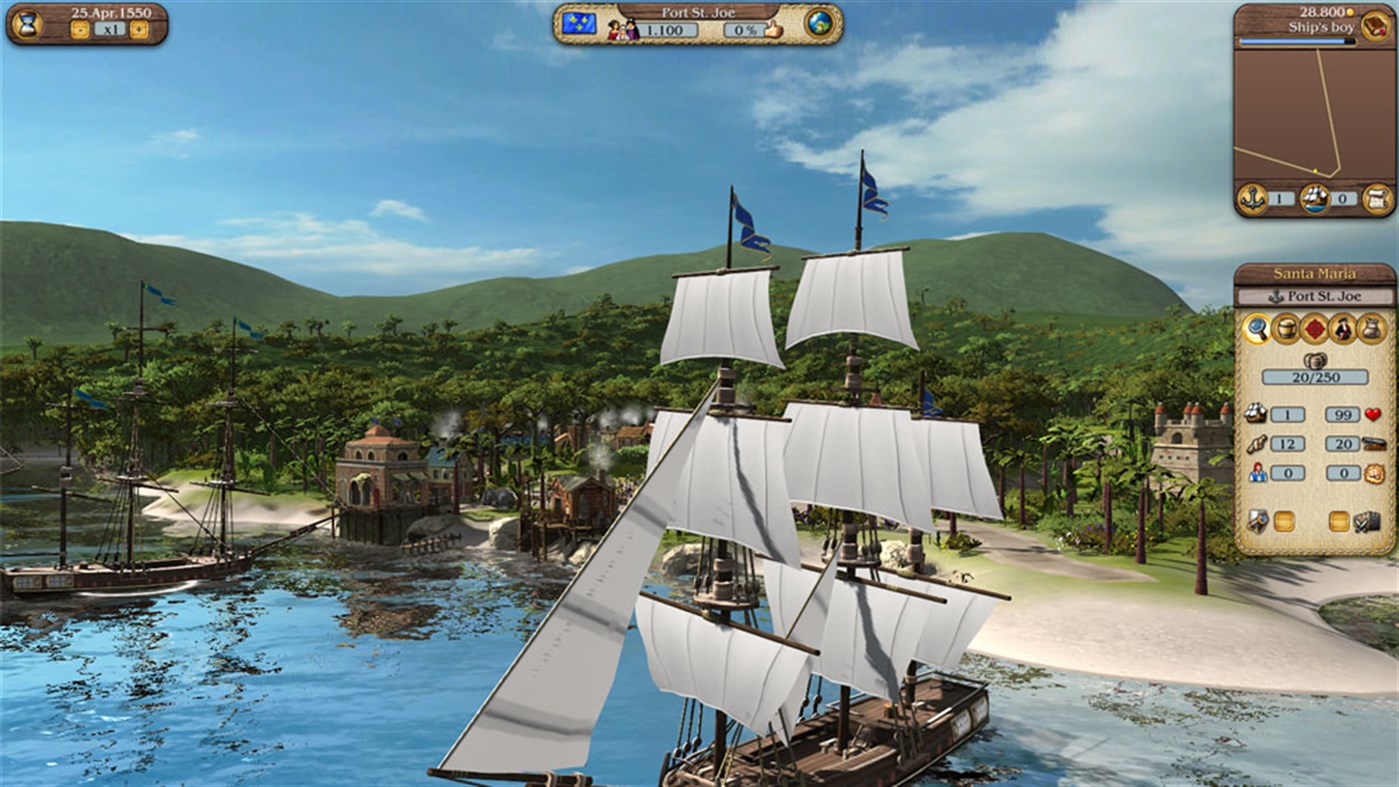Toggle the auto-repair checkbox beside the shield icon
Screen dimensions: 1399x787
click(1286, 519)
